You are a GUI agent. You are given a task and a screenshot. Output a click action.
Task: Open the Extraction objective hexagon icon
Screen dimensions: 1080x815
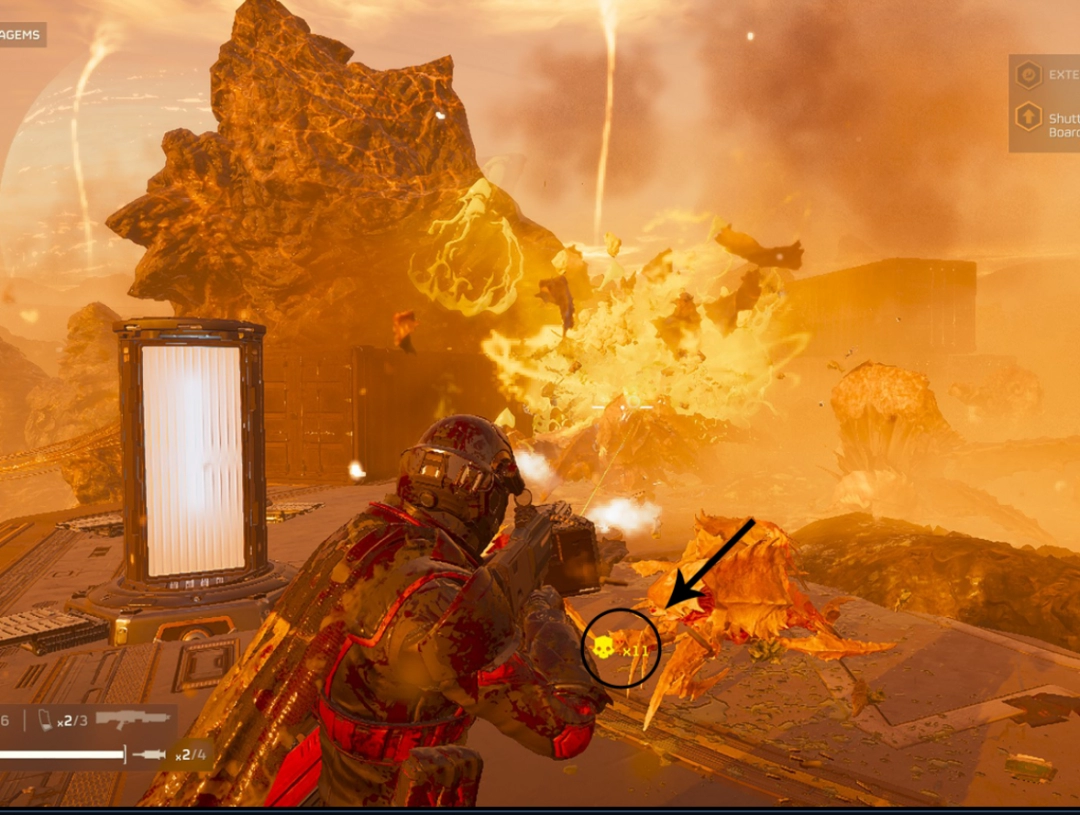click(1028, 75)
